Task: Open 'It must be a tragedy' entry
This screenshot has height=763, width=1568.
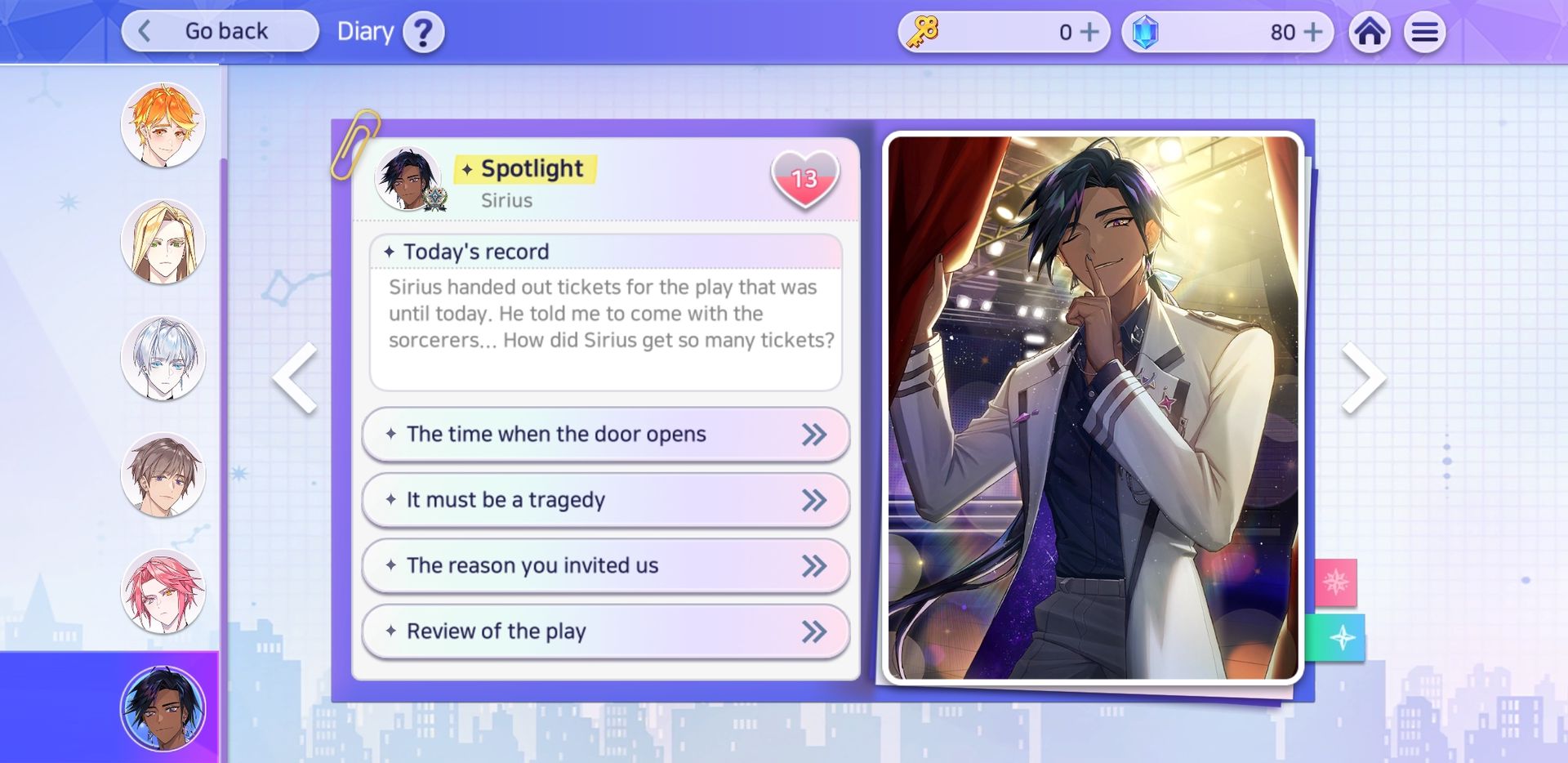Action: 605,500
